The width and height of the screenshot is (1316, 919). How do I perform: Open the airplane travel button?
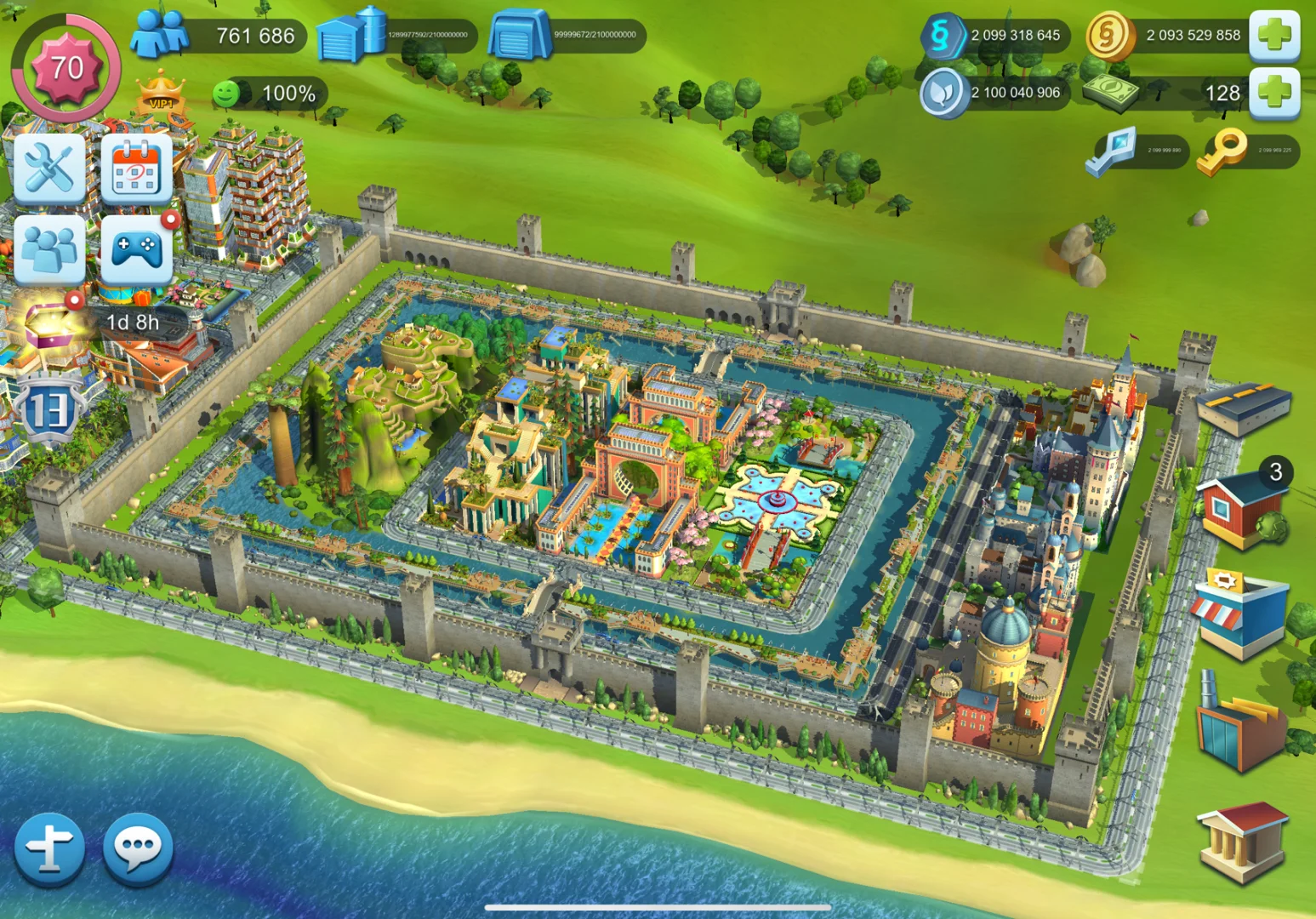[x=49, y=848]
